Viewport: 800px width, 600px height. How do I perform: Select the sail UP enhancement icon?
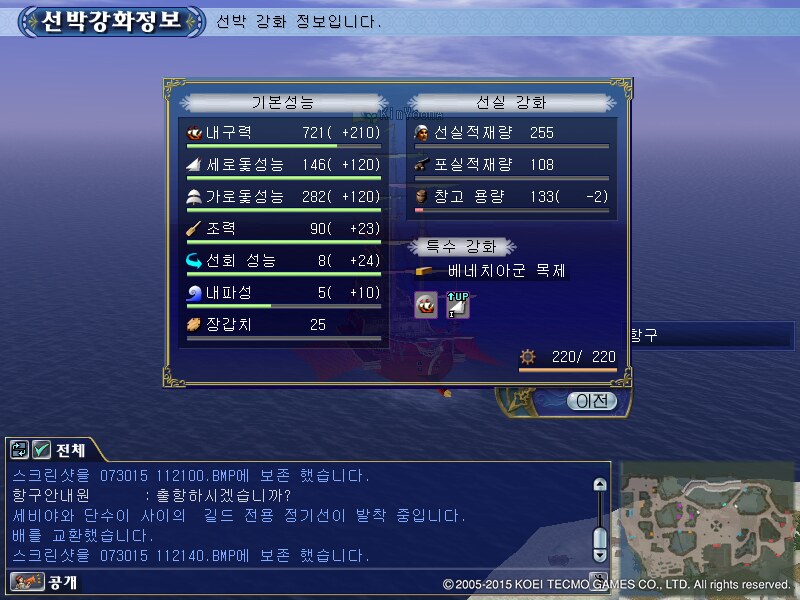click(457, 306)
